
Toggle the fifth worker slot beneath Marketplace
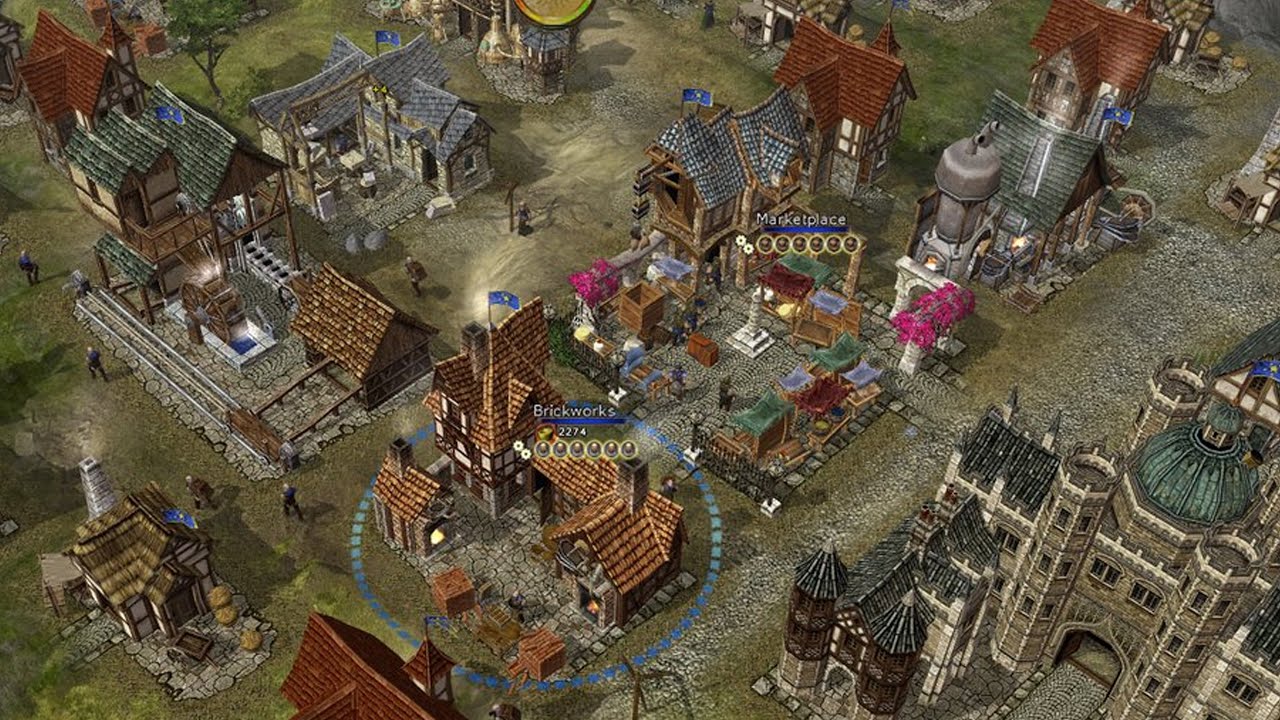tap(833, 244)
